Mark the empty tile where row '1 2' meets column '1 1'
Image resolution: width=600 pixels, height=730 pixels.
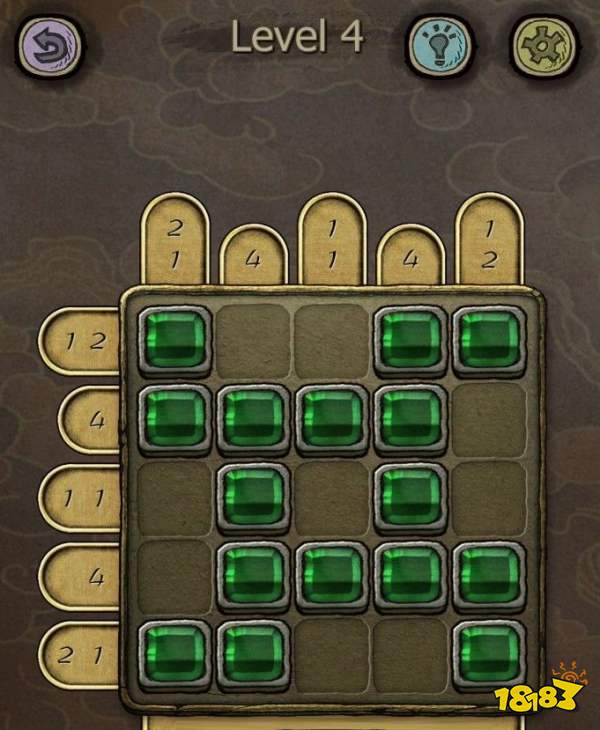(x=332, y=338)
